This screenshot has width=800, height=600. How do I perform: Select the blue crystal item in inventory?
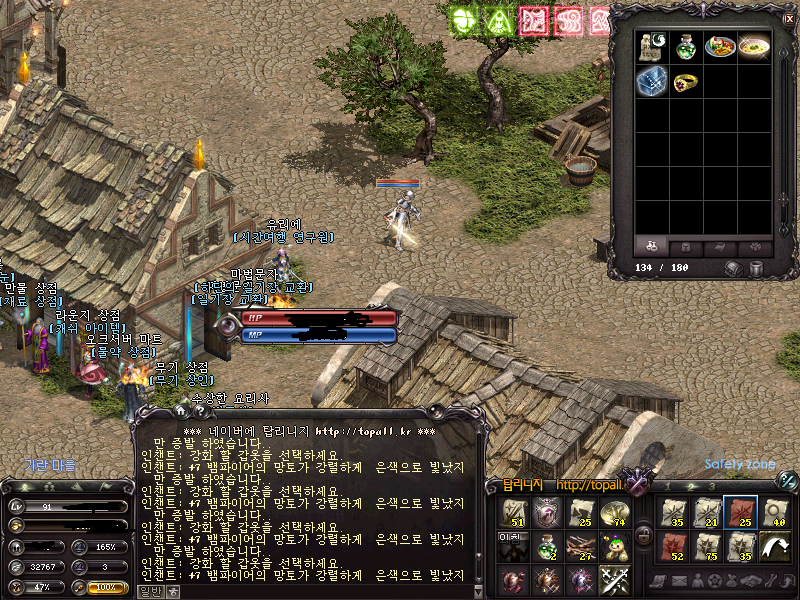(651, 81)
